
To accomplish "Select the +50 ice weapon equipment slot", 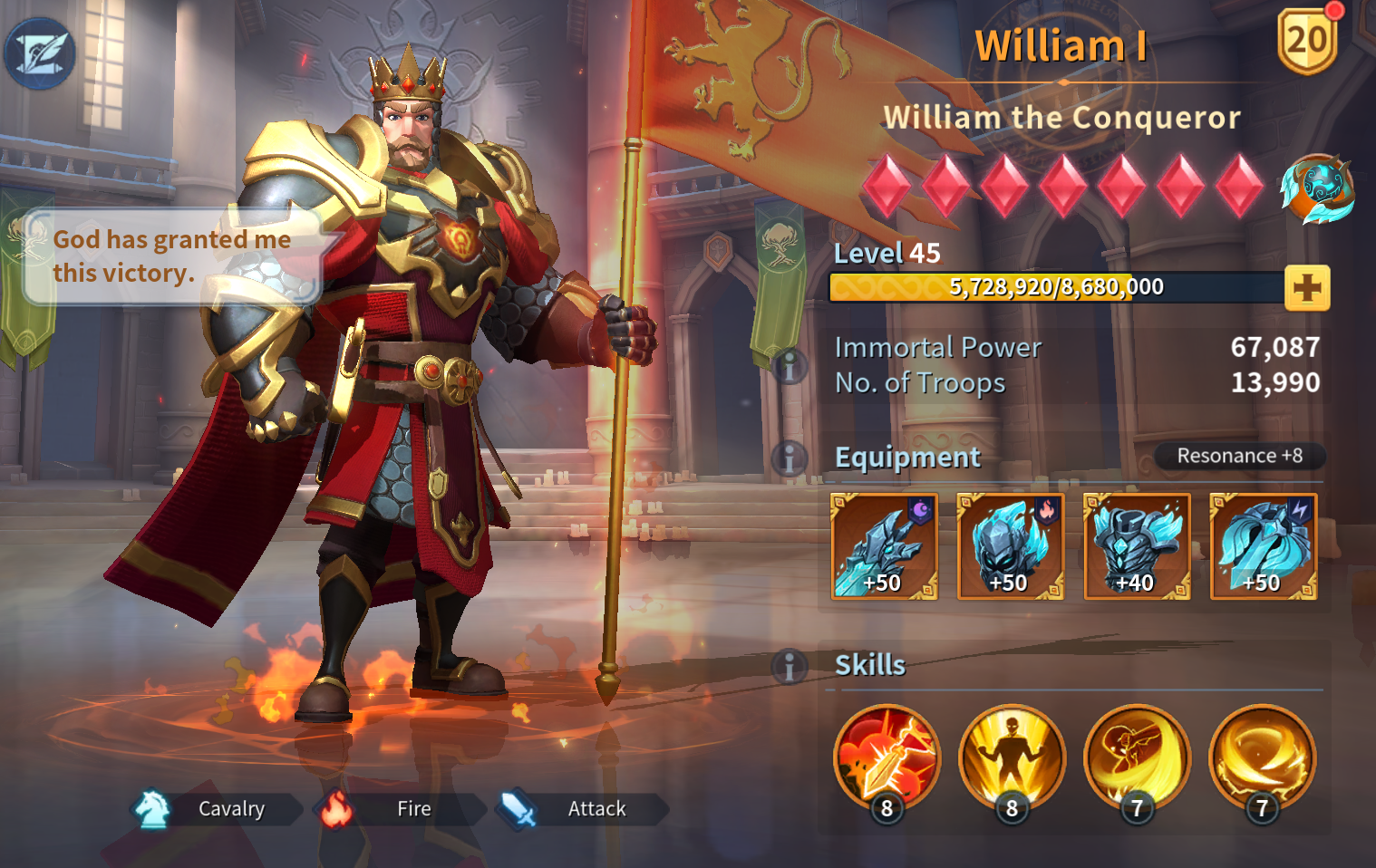I will [x=884, y=546].
